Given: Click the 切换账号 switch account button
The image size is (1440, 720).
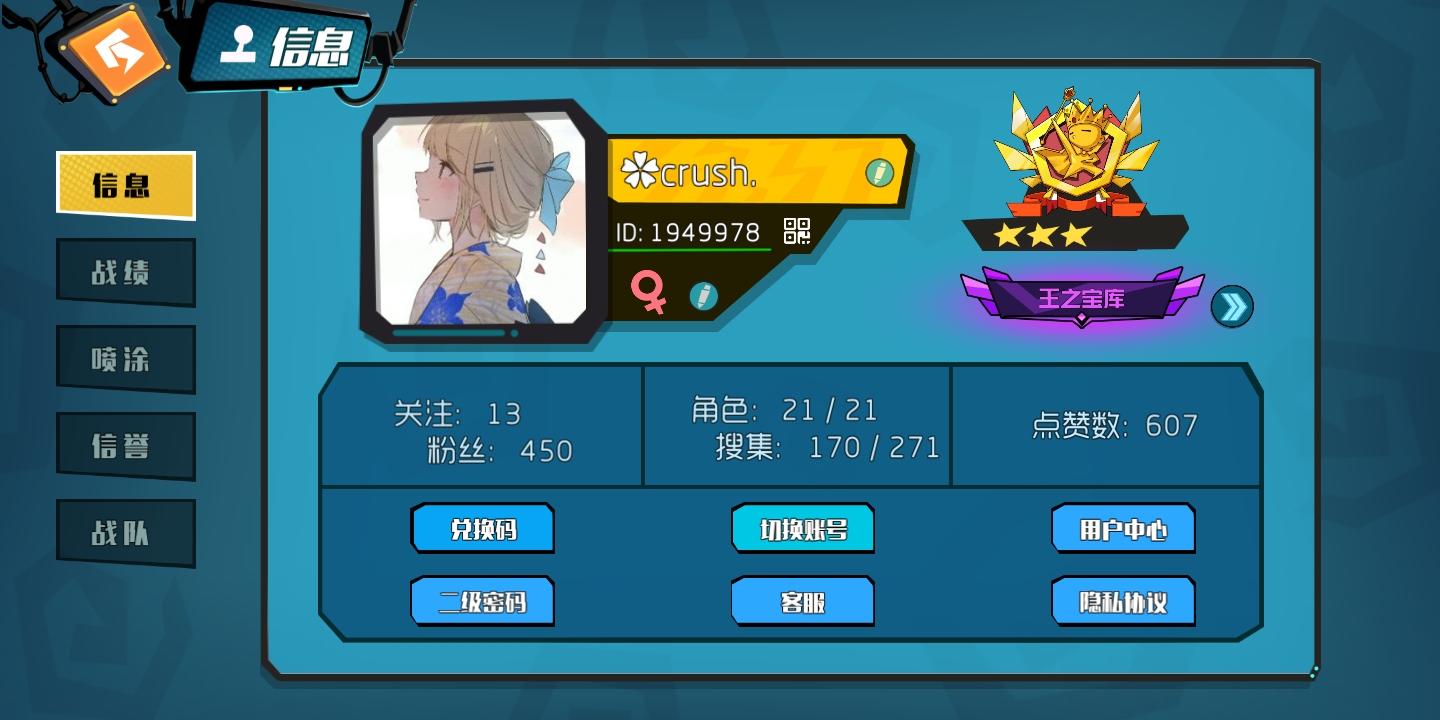Looking at the screenshot, I should click(x=803, y=529).
